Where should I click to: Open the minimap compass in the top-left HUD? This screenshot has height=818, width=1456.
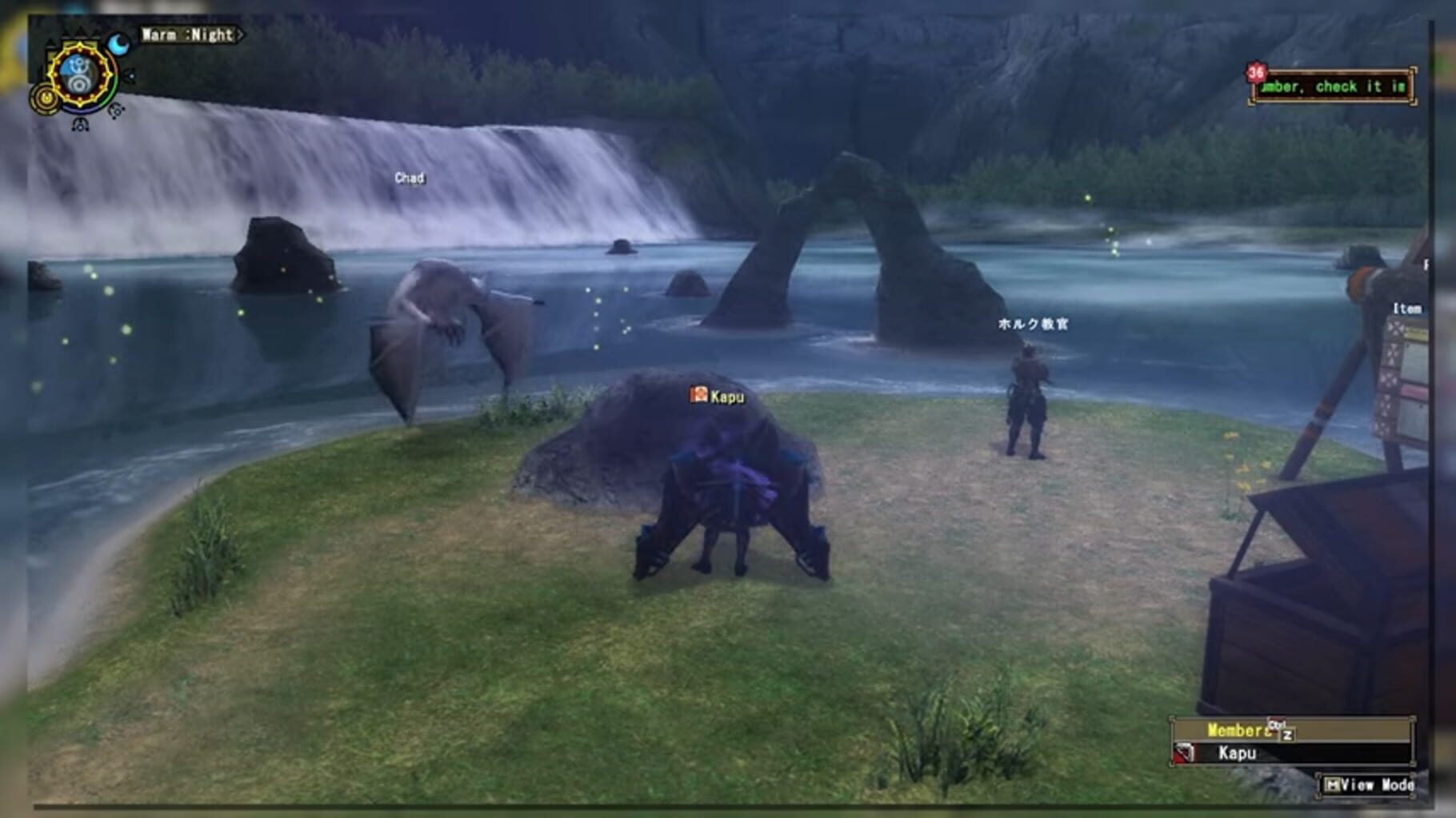point(79,74)
